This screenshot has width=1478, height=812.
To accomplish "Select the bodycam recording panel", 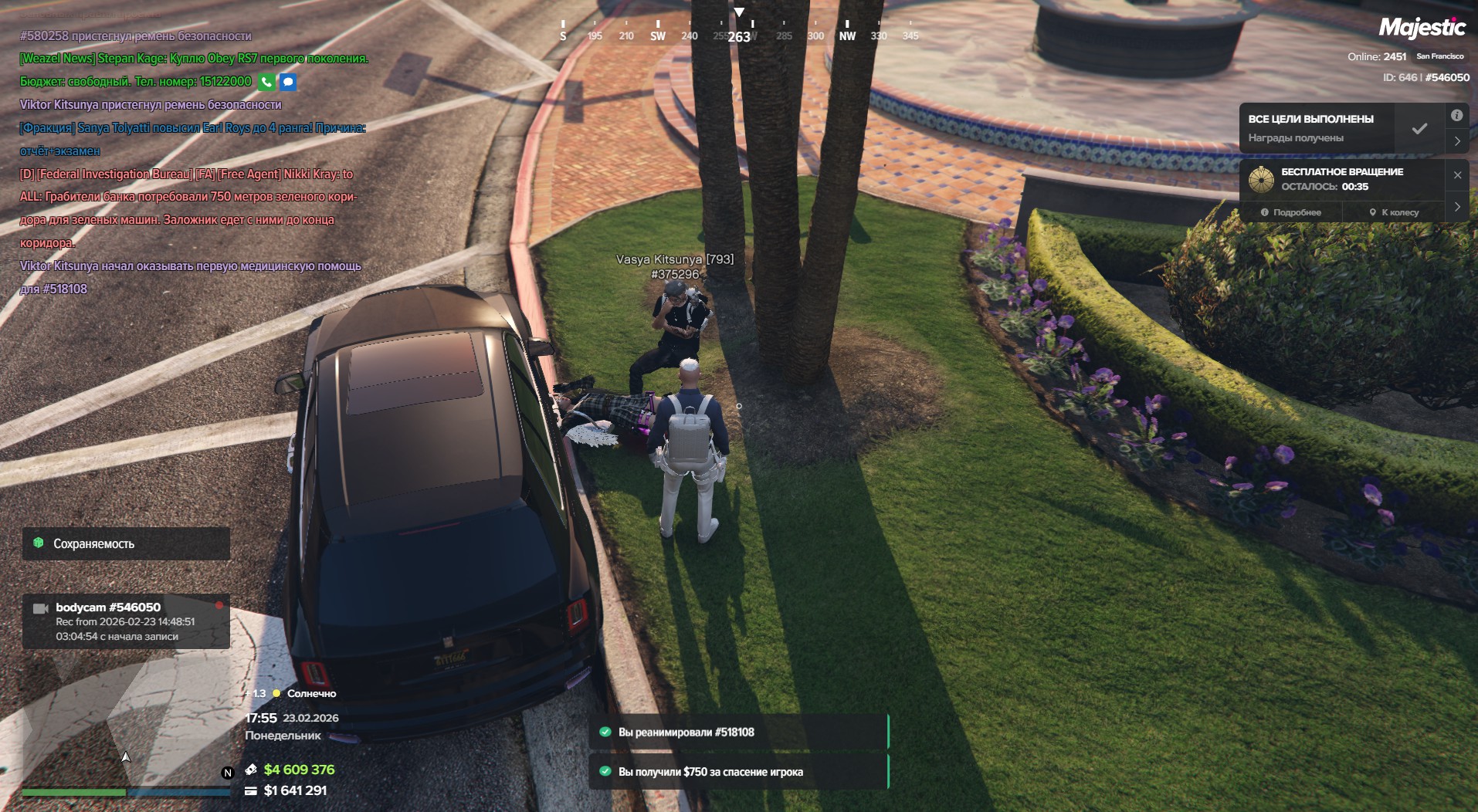I will click(x=126, y=621).
